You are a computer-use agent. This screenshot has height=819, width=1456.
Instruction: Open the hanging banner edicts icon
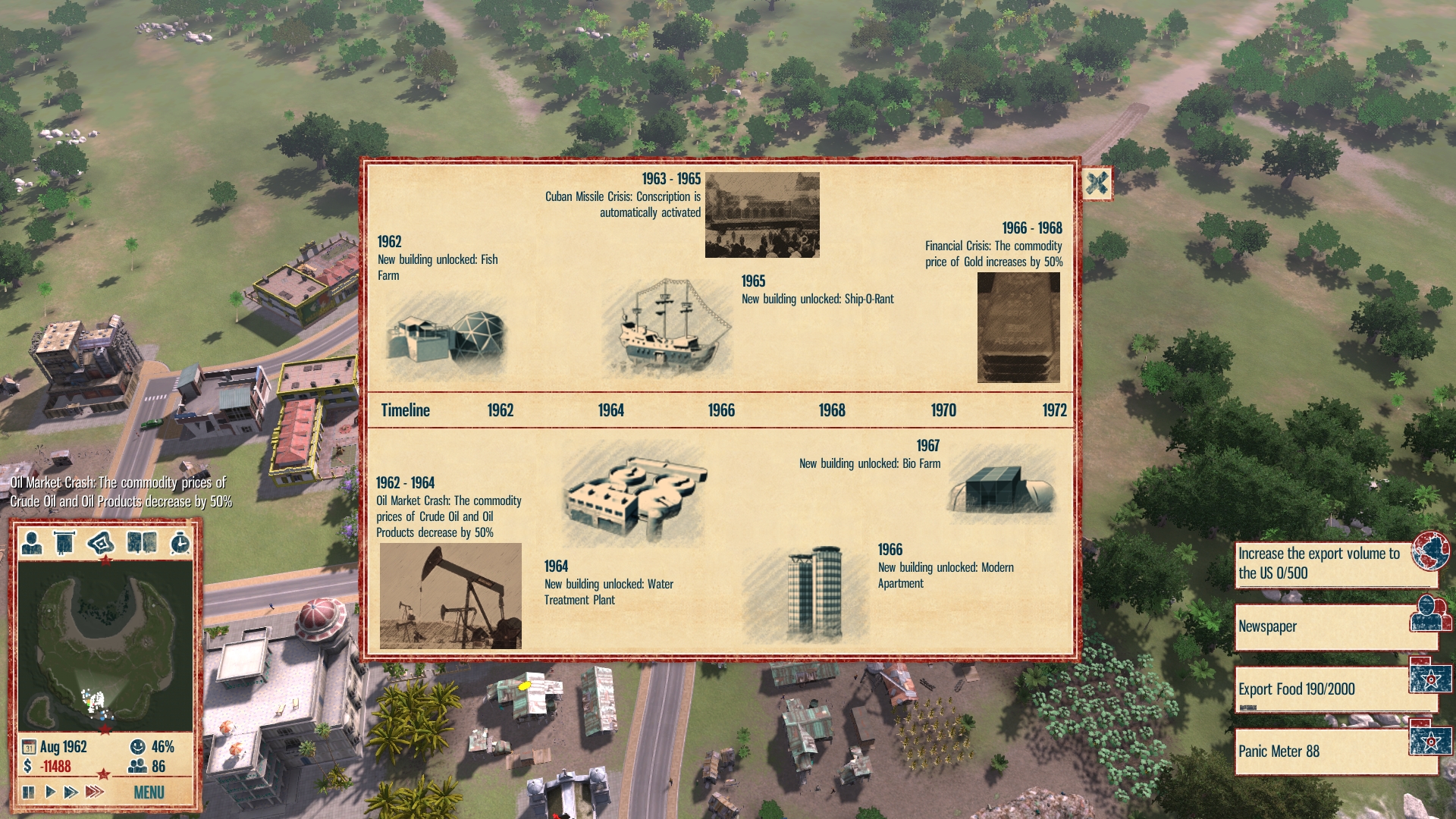point(64,543)
